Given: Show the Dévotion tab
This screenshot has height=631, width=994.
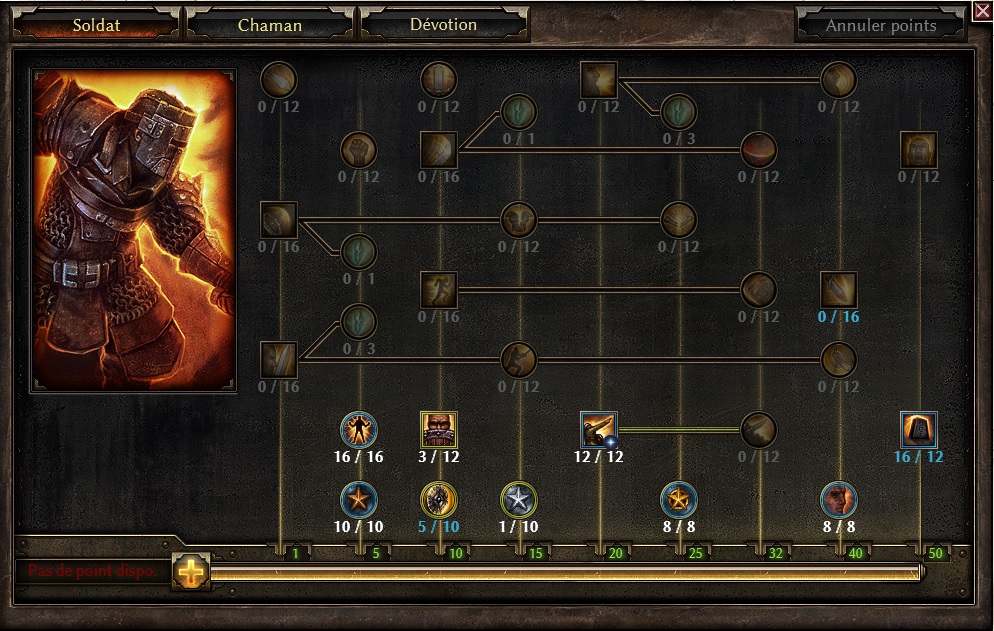Looking at the screenshot, I should click(443, 25).
